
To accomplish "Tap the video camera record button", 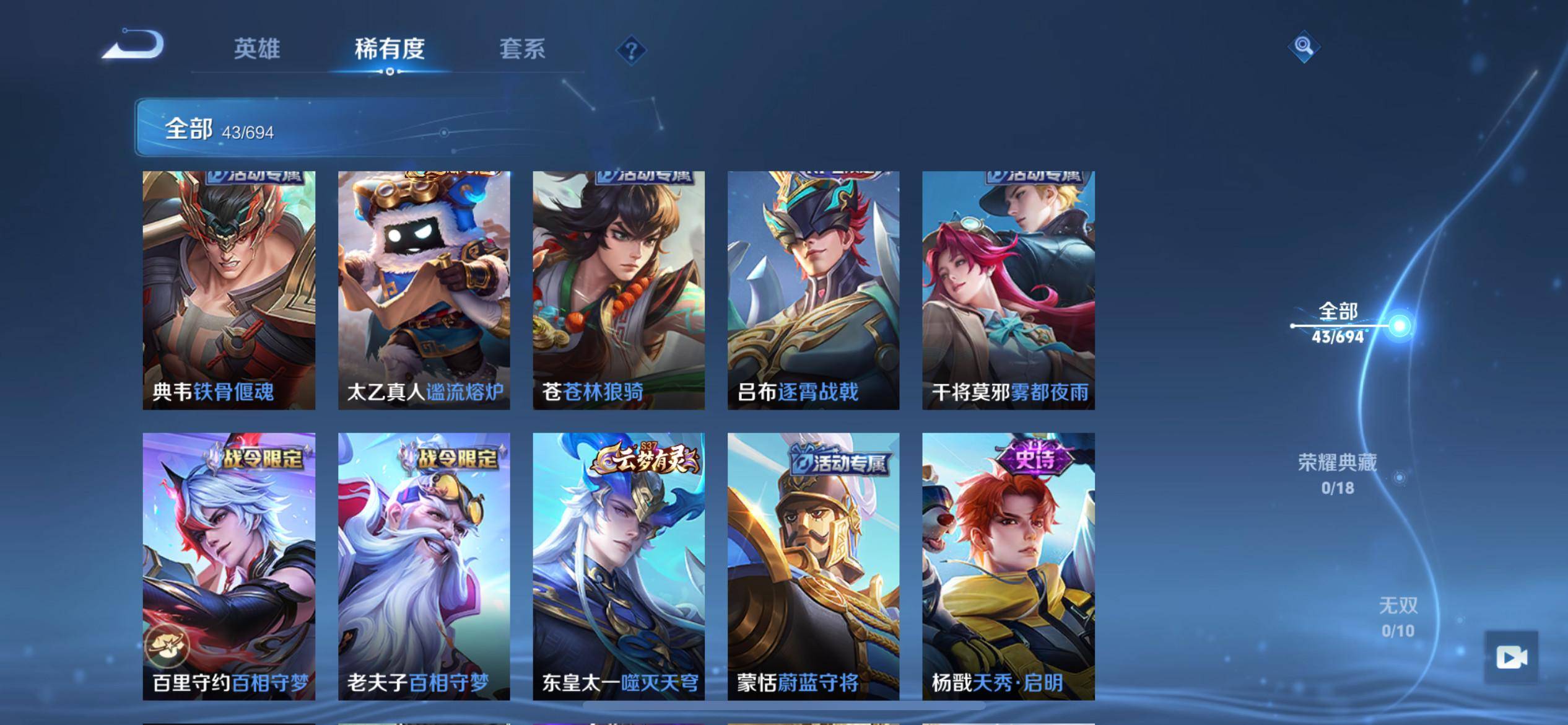I will tap(1510, 657).
